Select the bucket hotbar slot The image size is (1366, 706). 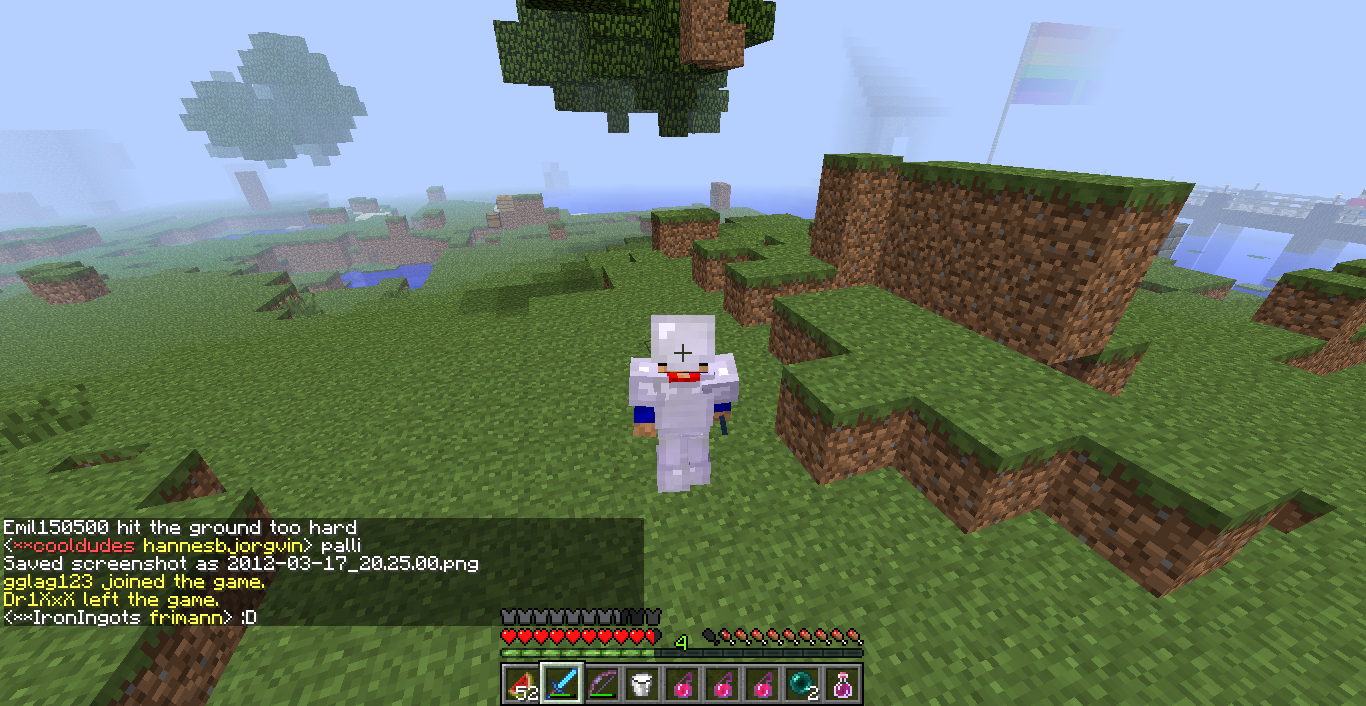(642, 685)
